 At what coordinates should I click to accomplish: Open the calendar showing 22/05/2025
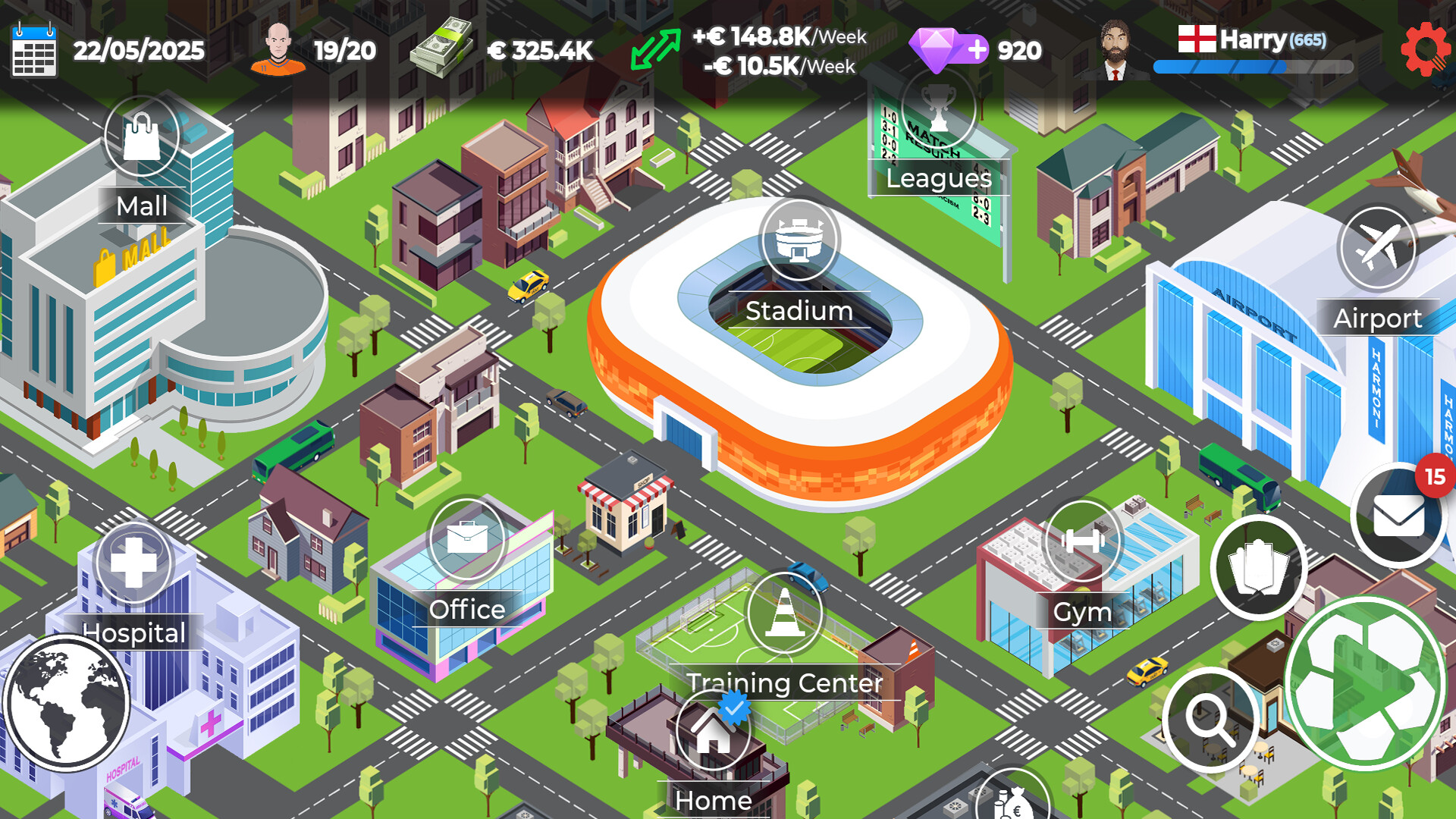click(36, 50)
